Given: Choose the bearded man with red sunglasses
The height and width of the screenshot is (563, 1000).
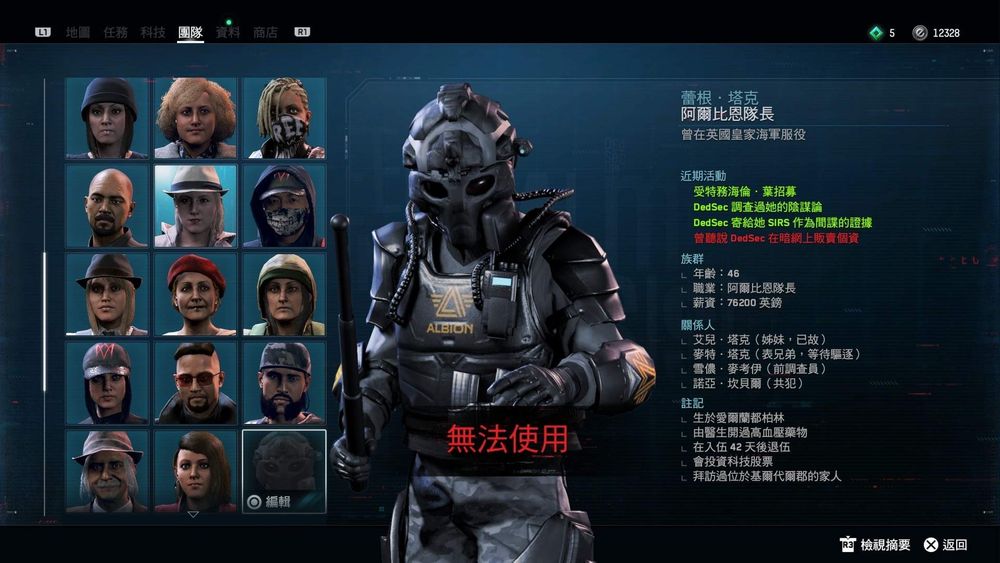Looking at the screenshot, I should [x=195, y=381].
